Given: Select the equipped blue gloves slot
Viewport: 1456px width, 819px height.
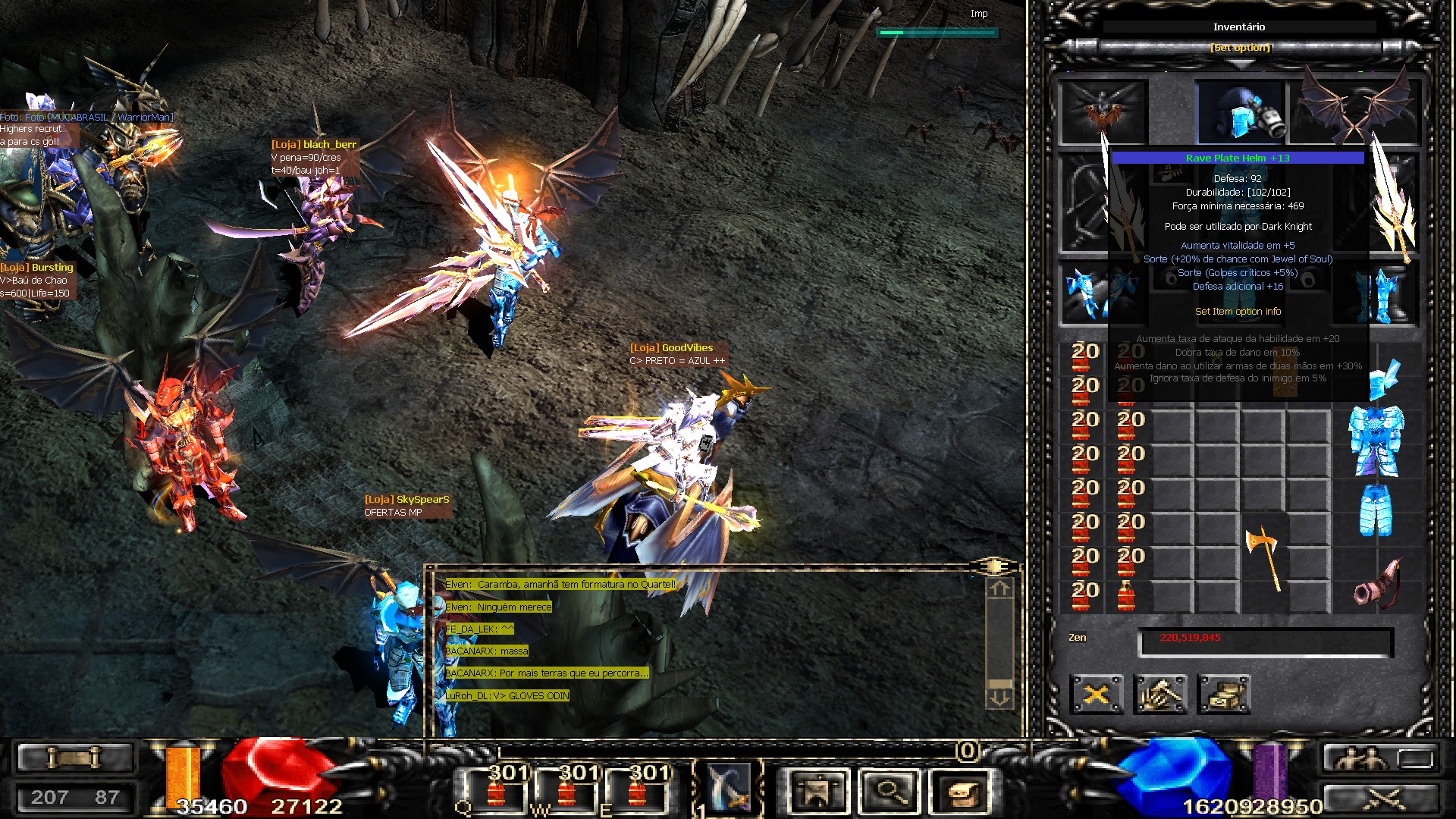Looking at the screenshot, I should 1090,294.
